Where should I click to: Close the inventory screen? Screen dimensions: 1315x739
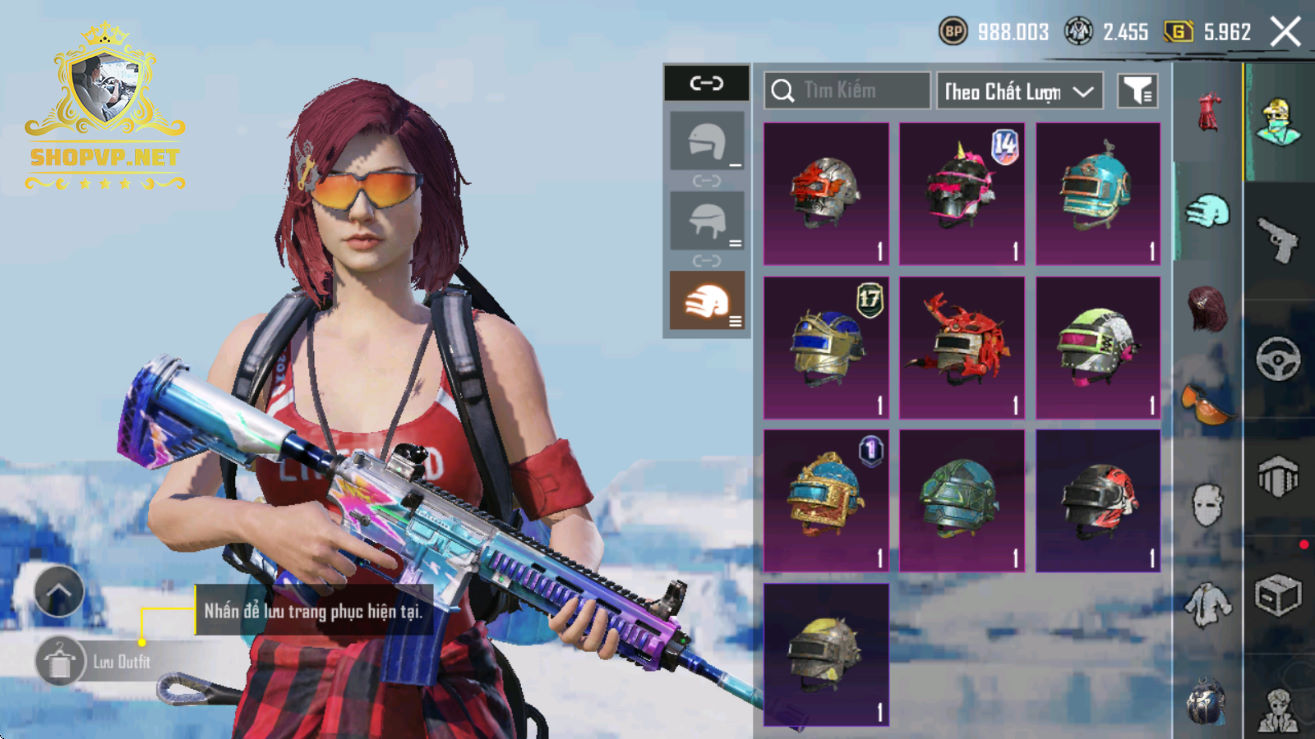click(1285, 32)
